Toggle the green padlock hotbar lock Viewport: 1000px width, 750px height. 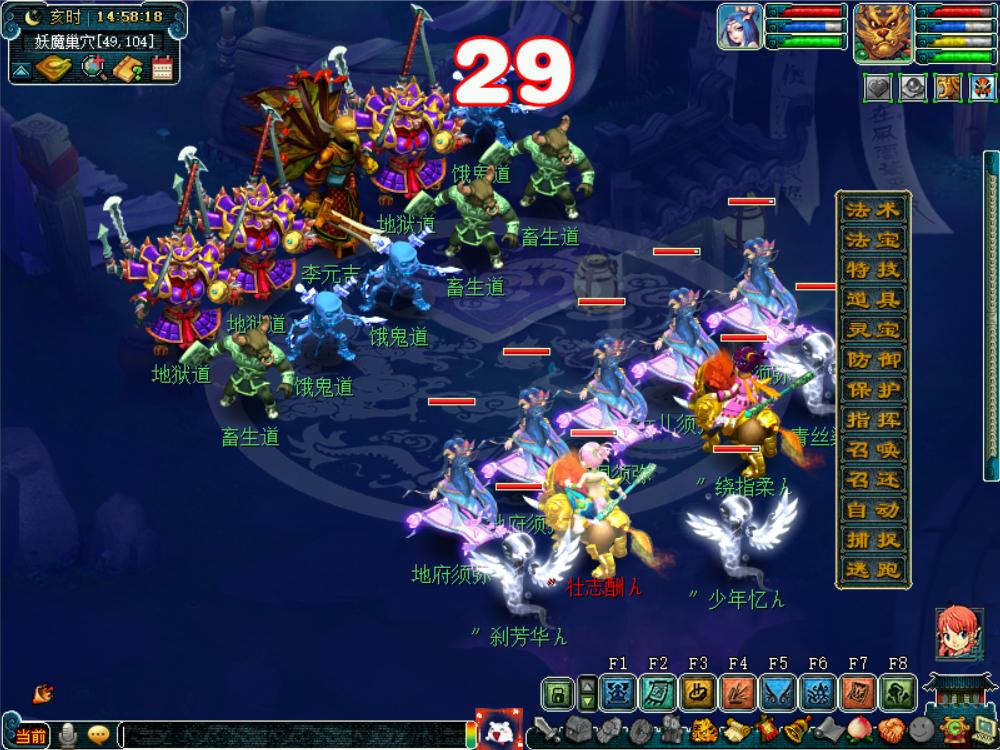557,692
